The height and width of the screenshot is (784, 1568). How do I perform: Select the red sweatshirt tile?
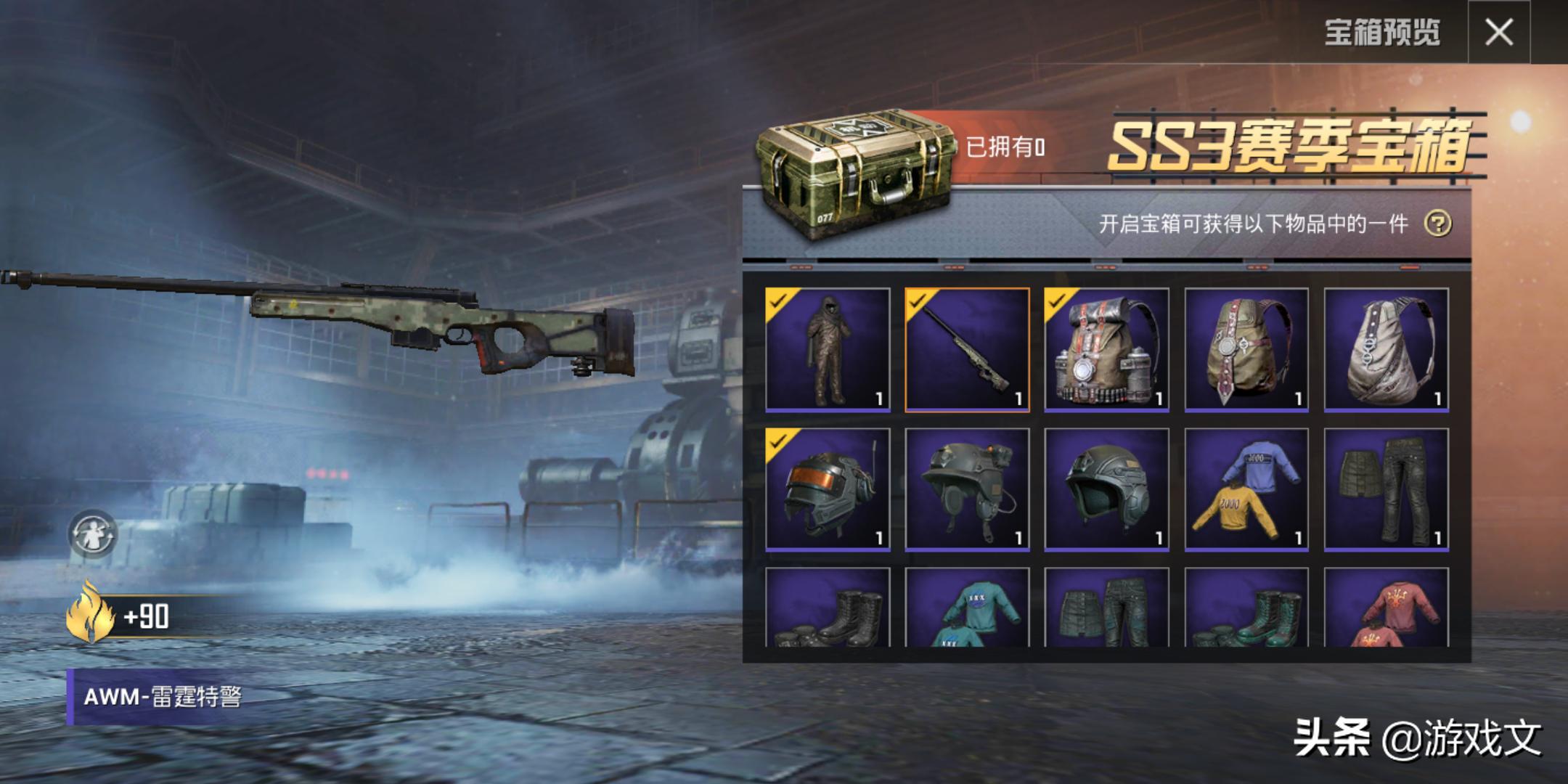click(1386, 608)
